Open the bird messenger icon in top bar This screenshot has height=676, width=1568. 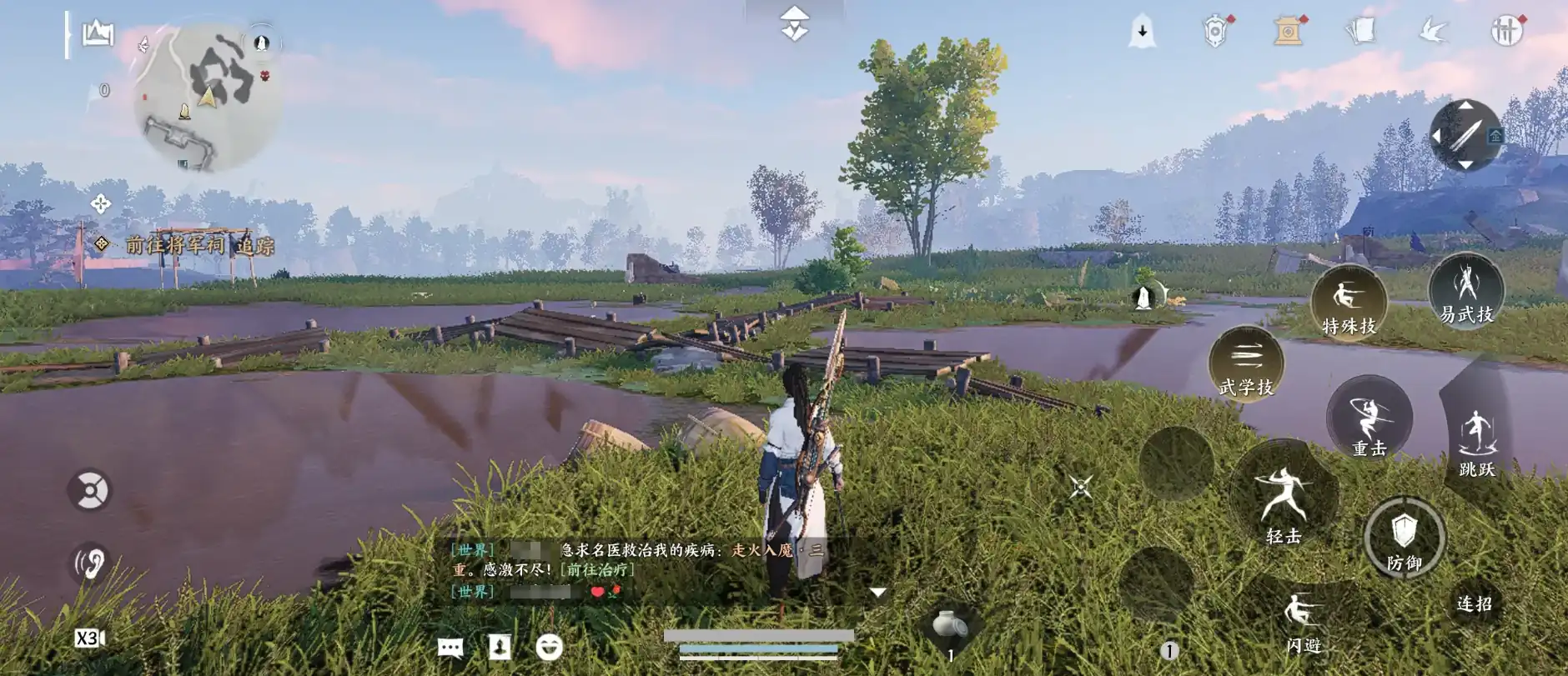pos(1434,32)
